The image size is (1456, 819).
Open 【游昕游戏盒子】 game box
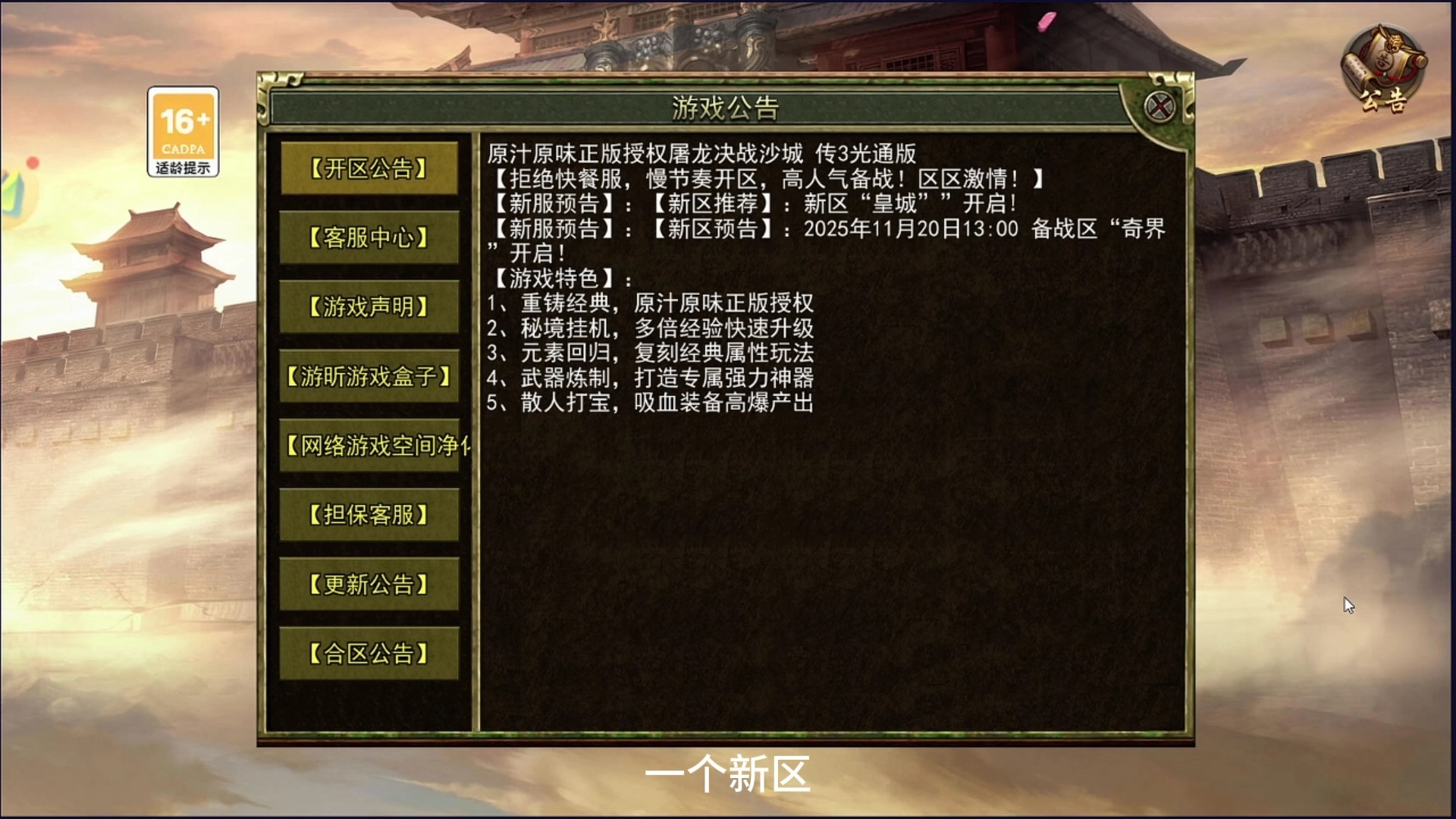tap(369, 377)
